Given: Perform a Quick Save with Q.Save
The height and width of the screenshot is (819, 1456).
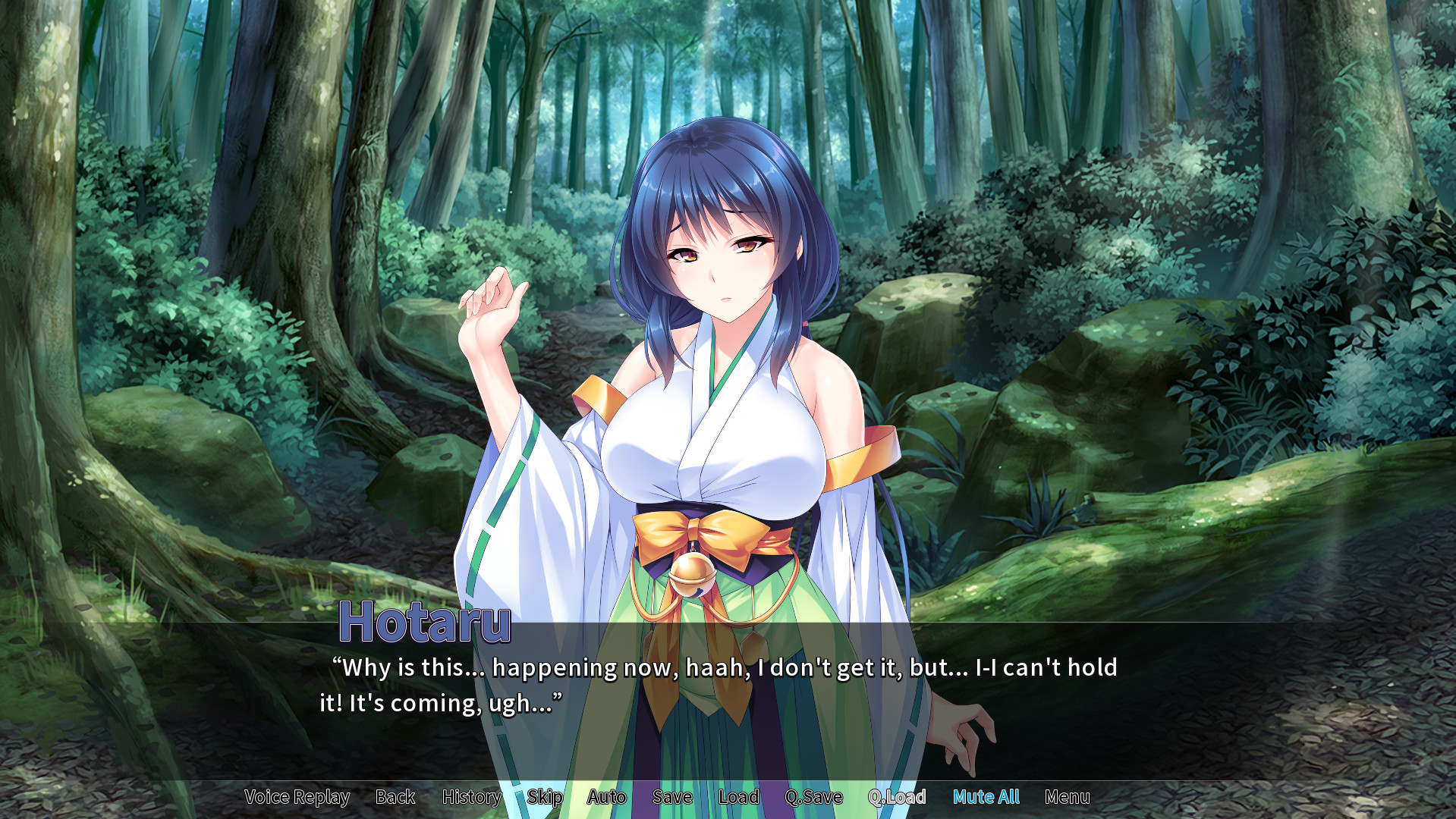Looking at the screenshot, I should [x=813, y=797].
